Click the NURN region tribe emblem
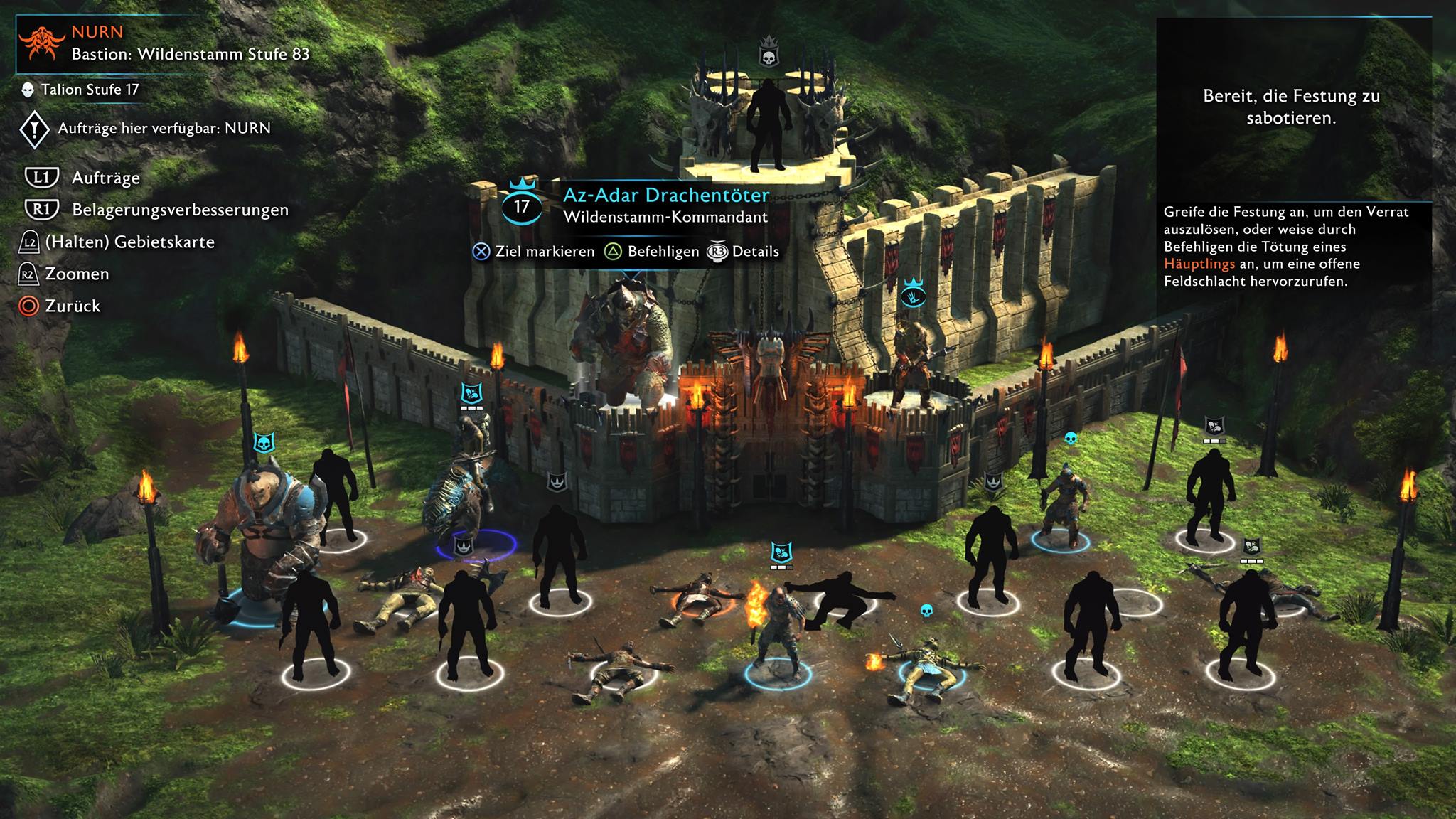 [43, 43]
